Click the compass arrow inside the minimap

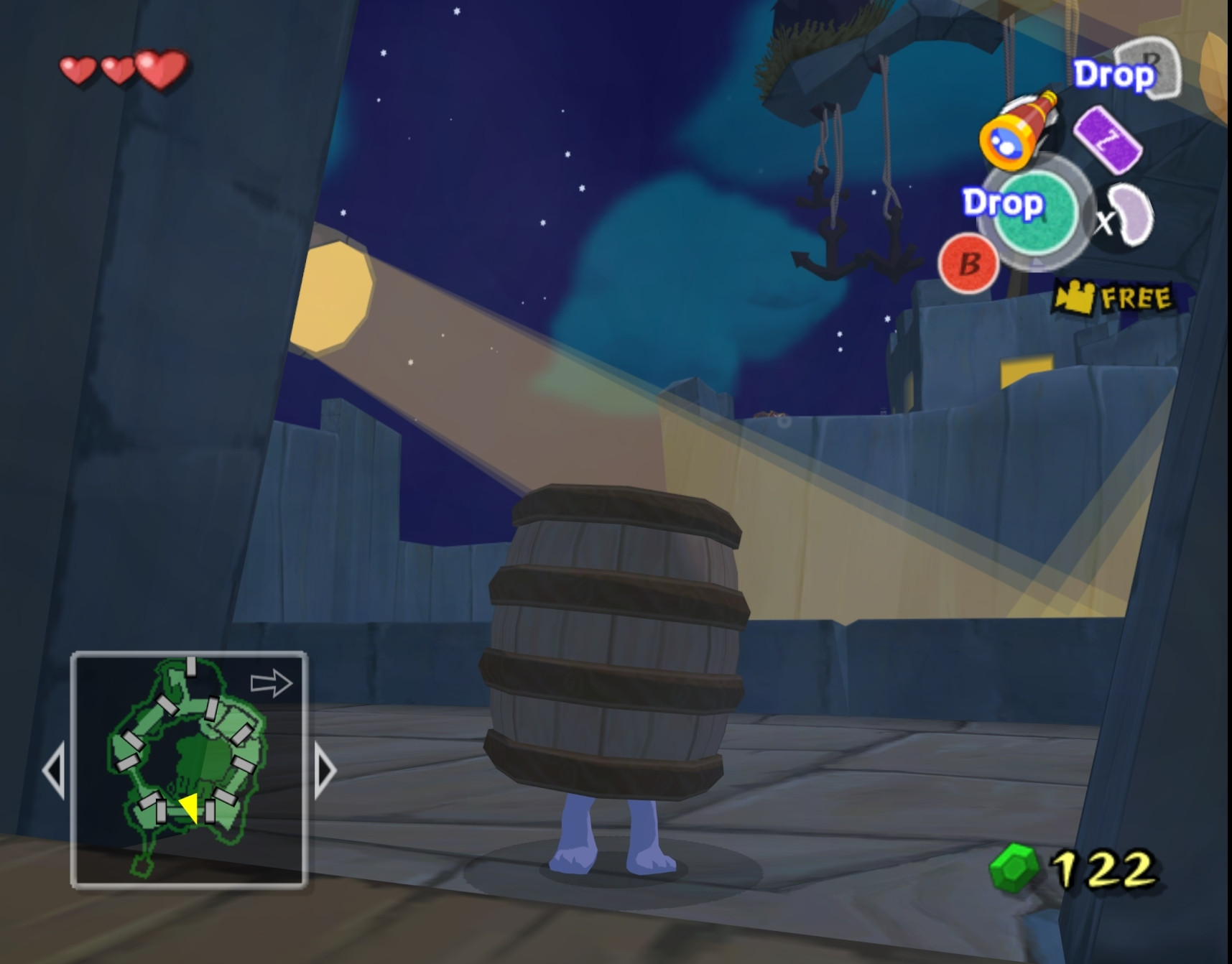pyautogui.click(x=272, y=684)
